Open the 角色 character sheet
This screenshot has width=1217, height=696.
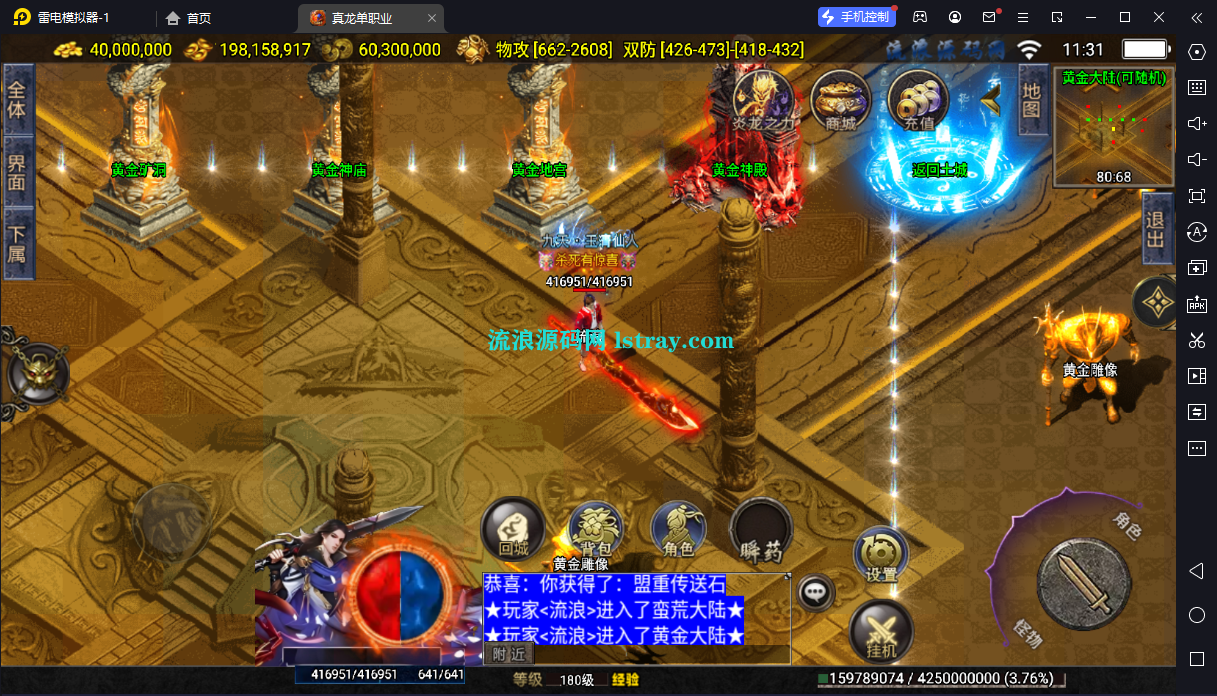(678, 528)
